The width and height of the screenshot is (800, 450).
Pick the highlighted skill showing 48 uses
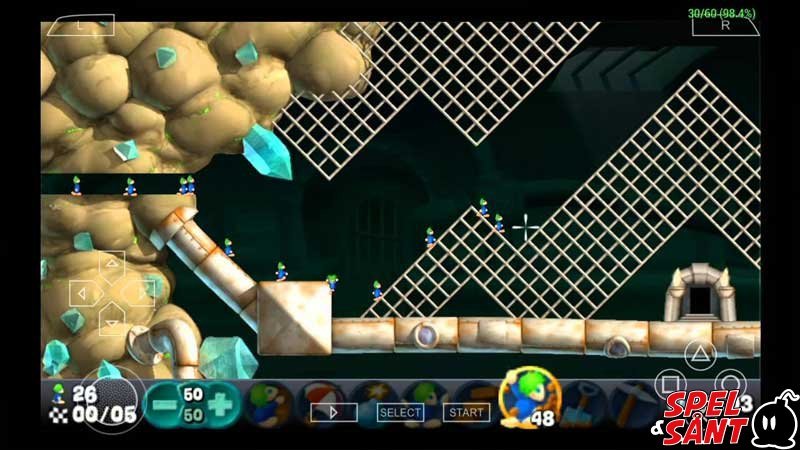527,397
